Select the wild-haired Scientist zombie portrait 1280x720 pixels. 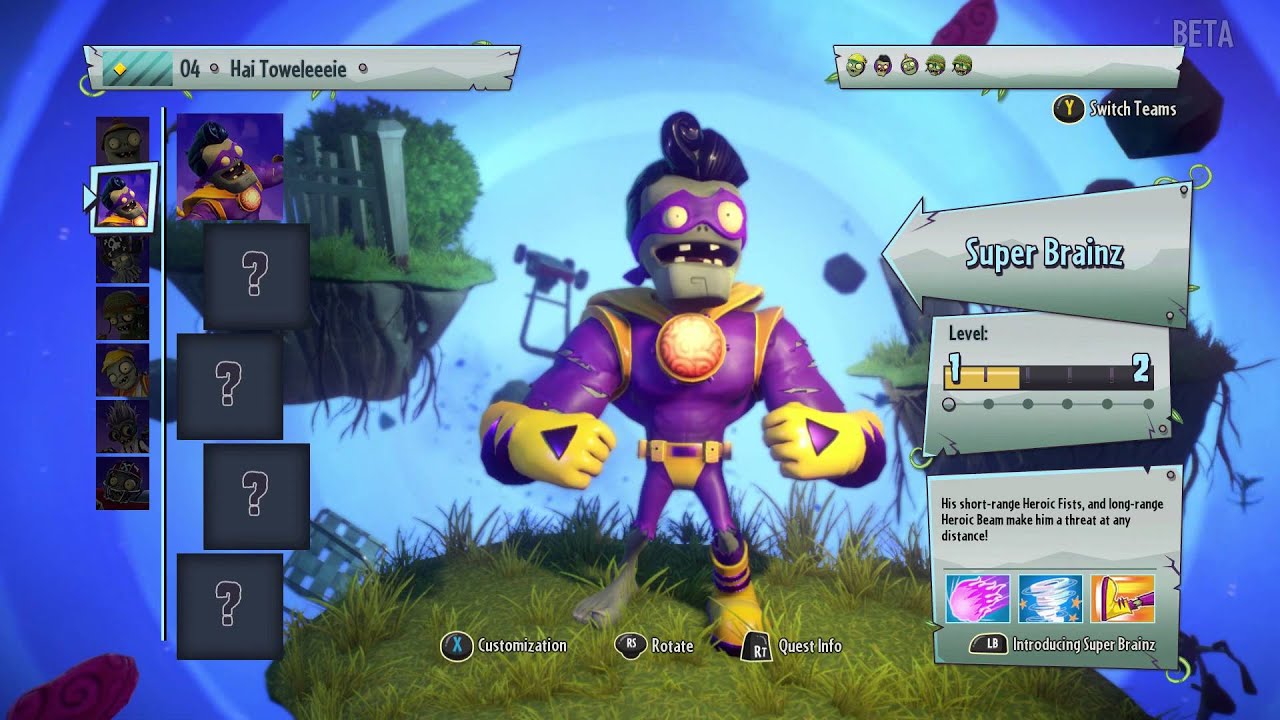(x=122, y=427)
